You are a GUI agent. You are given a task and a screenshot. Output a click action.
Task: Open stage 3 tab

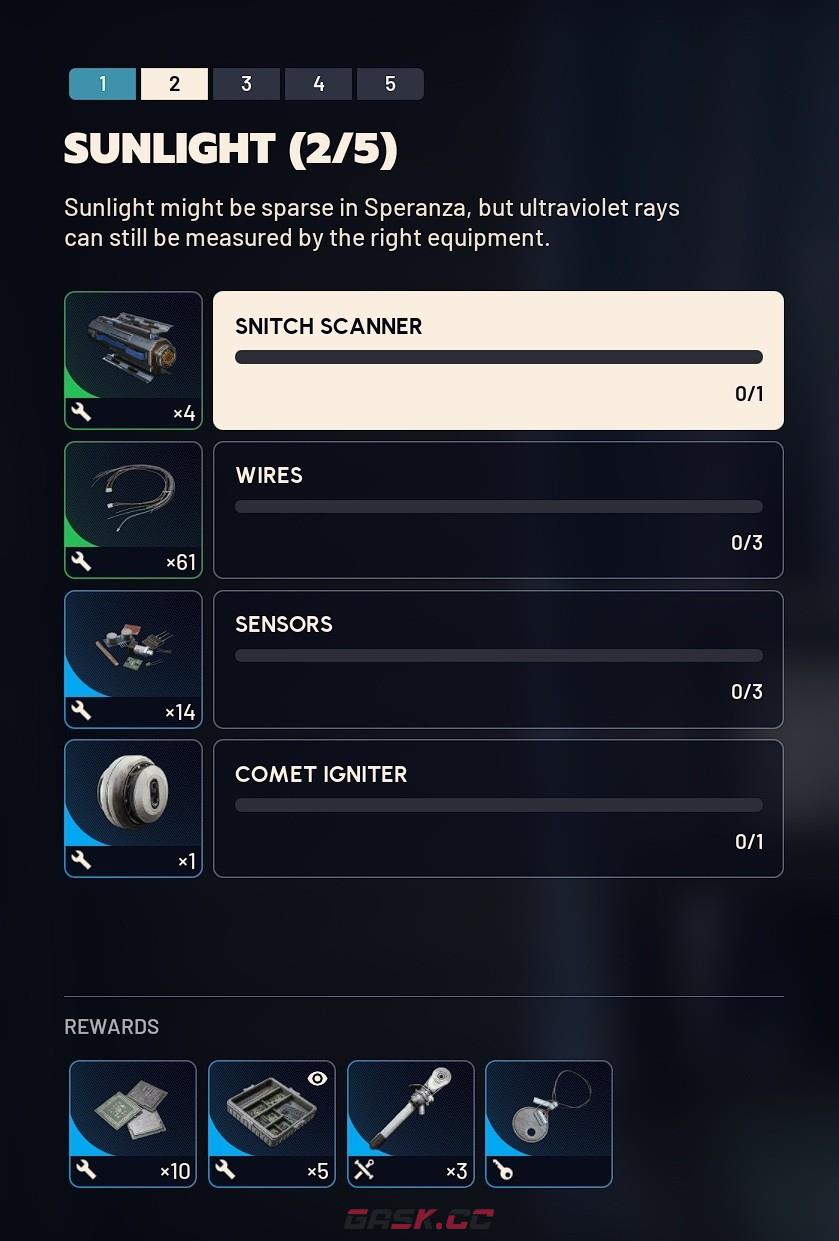point(246,84)
